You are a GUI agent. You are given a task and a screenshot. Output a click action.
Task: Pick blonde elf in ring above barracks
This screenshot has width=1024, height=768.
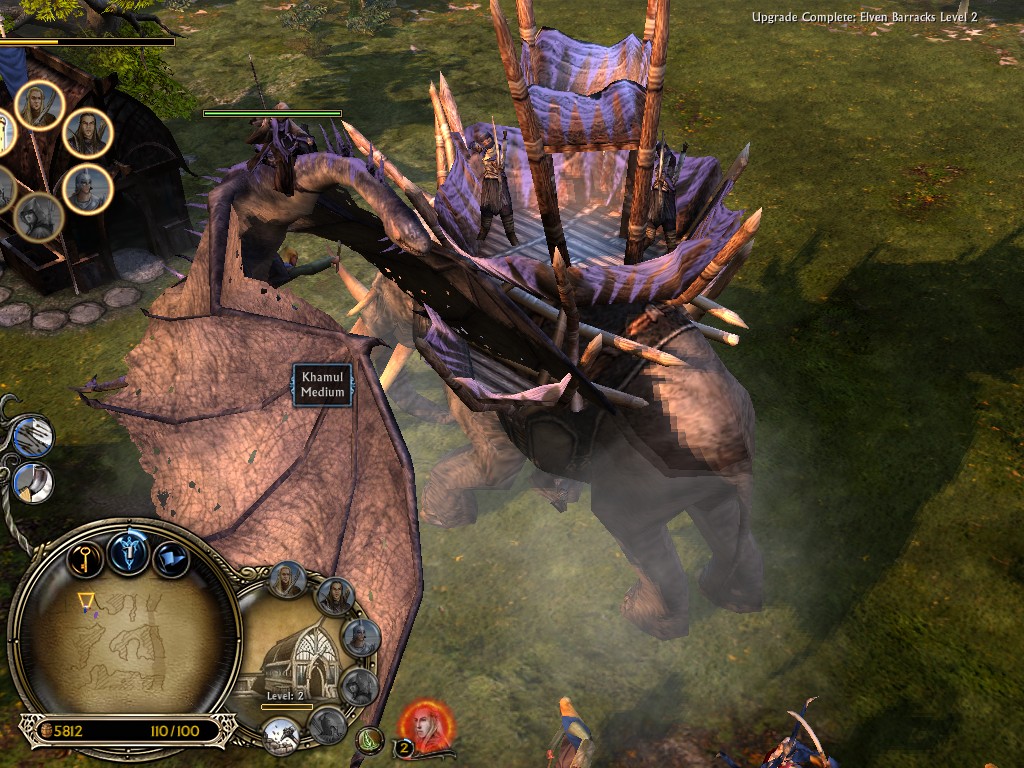coord(40,106)
